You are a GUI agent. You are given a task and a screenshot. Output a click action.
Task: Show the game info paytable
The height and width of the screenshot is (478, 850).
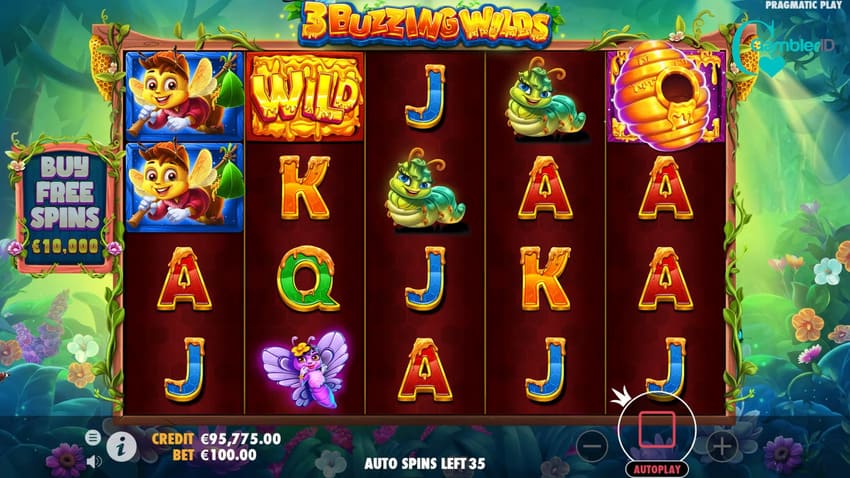[x=123, y=447]
